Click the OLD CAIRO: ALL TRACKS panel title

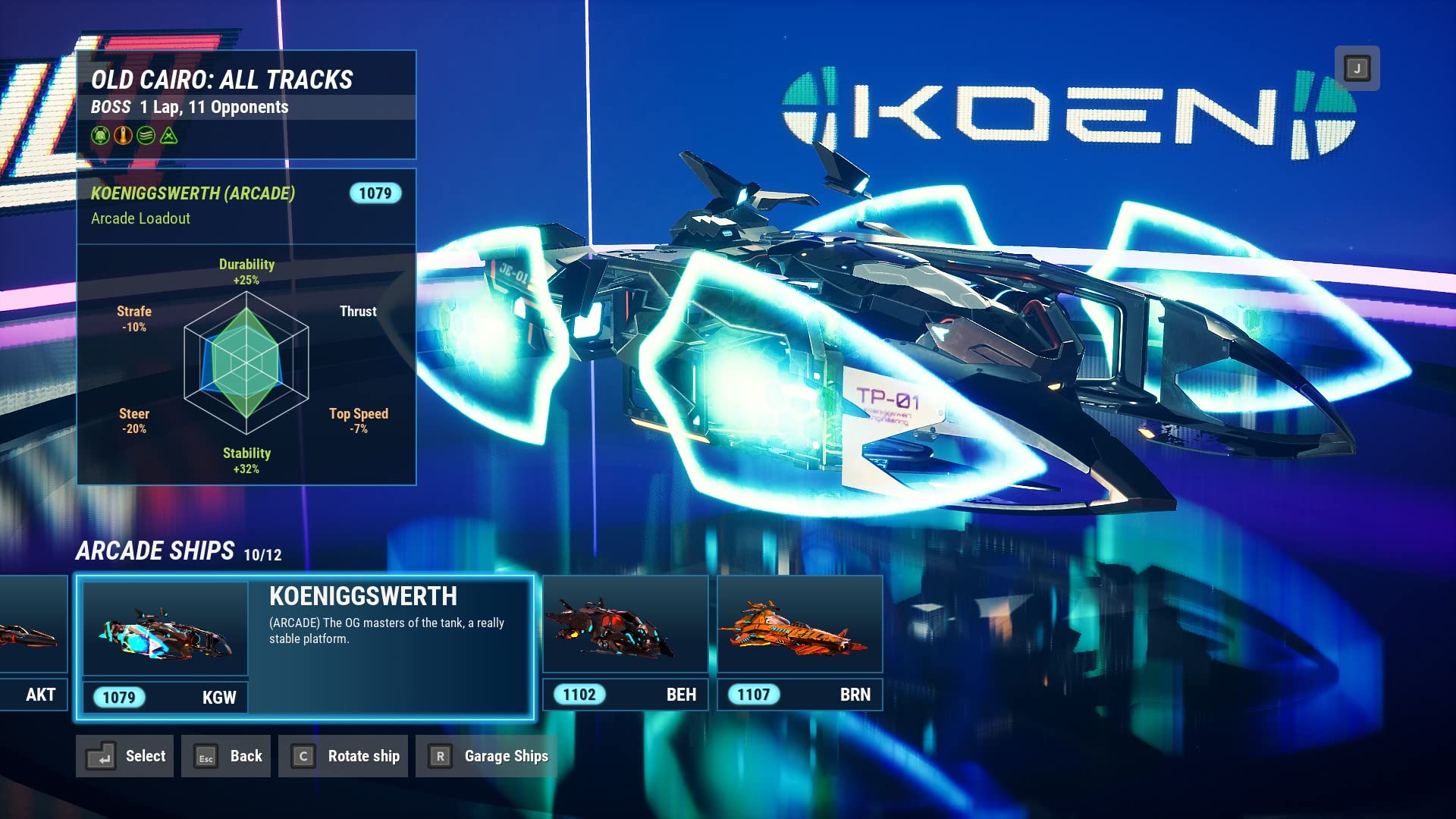(222, 78)
